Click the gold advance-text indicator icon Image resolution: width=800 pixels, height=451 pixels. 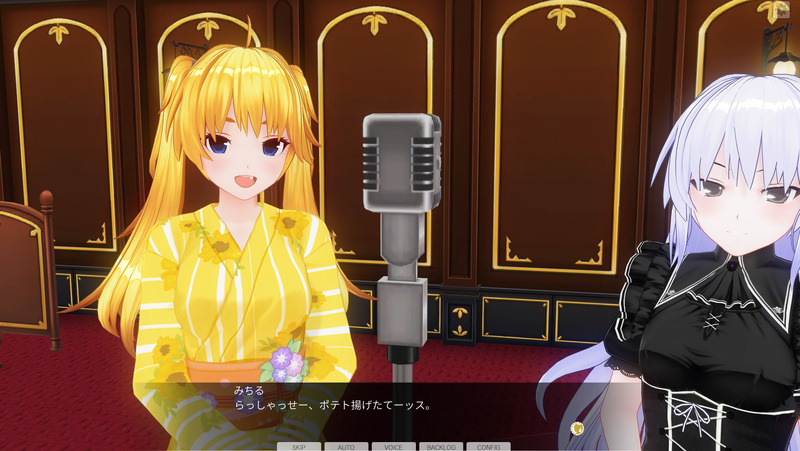point(577,428)
